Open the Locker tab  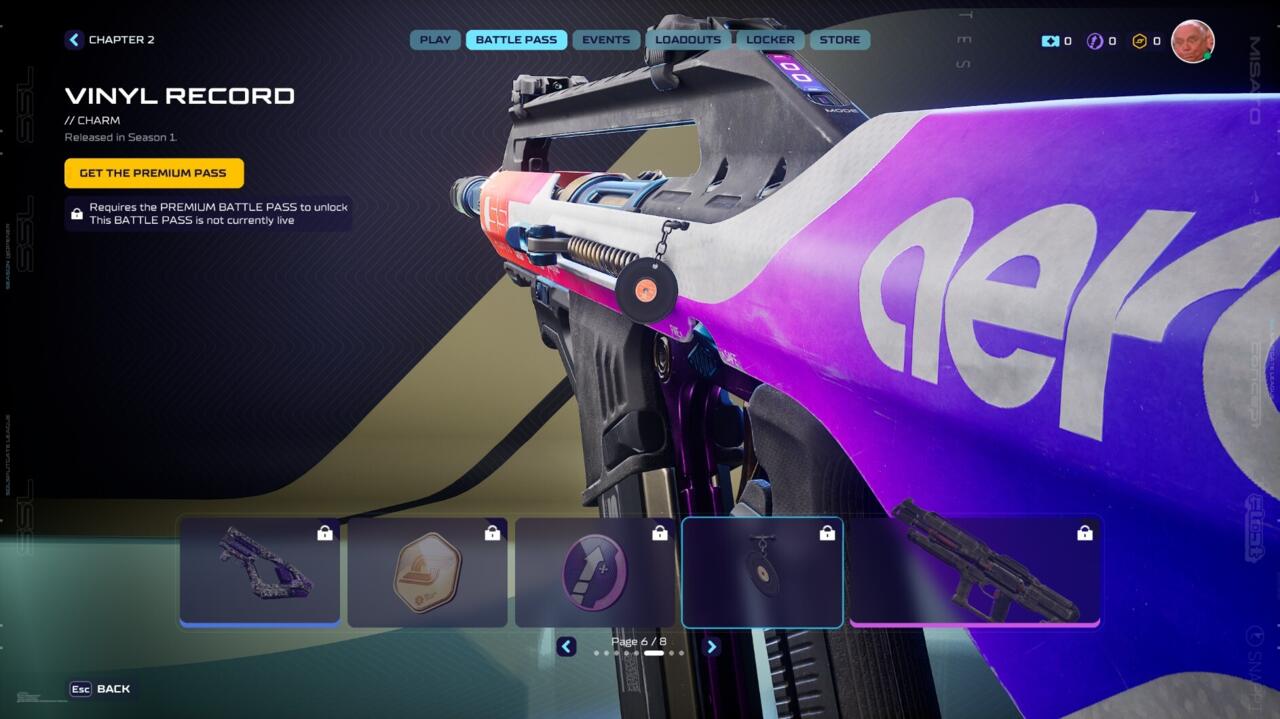(771, 40)
